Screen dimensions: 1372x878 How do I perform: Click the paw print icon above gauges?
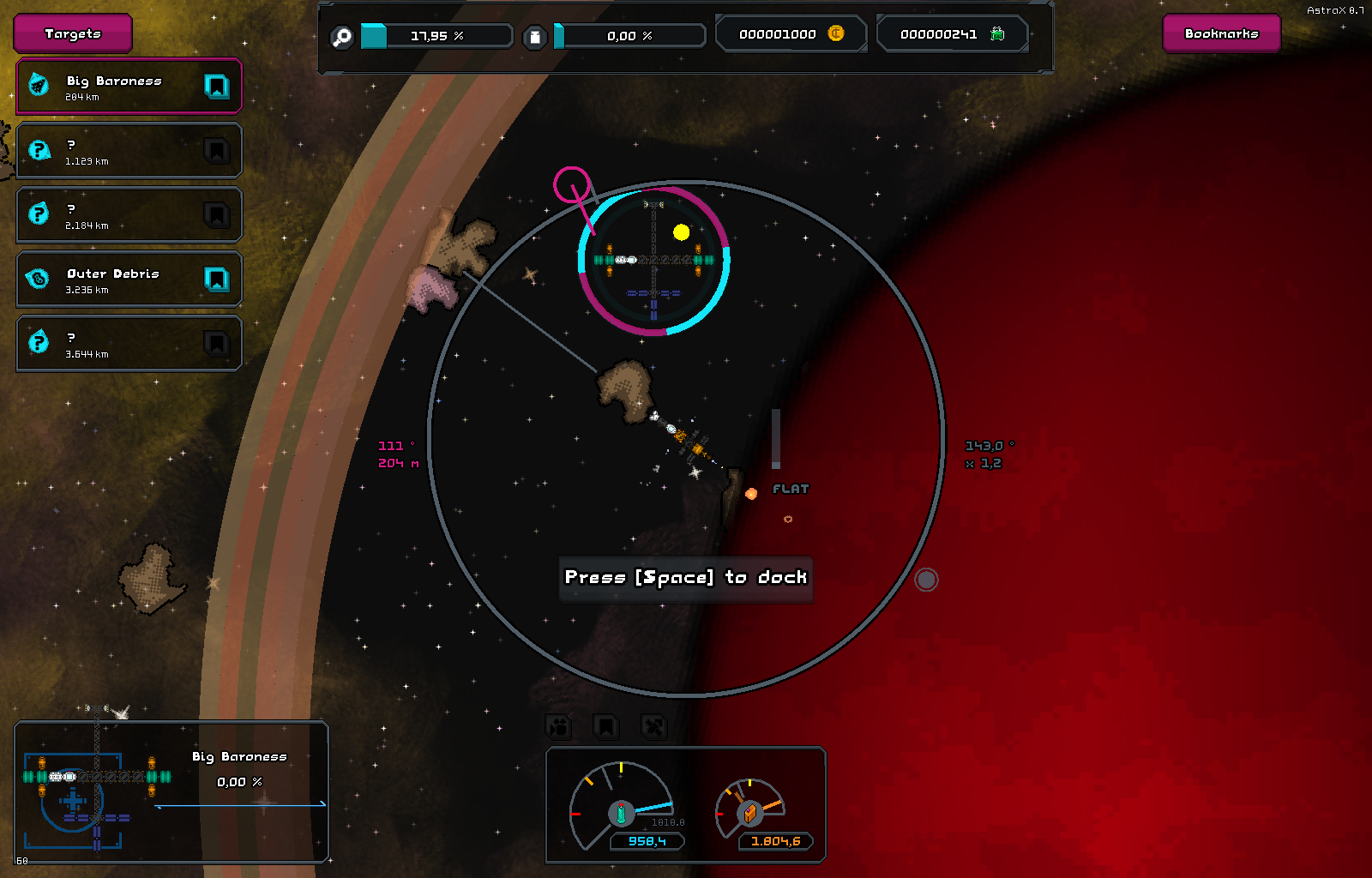[x=558, y=727]
